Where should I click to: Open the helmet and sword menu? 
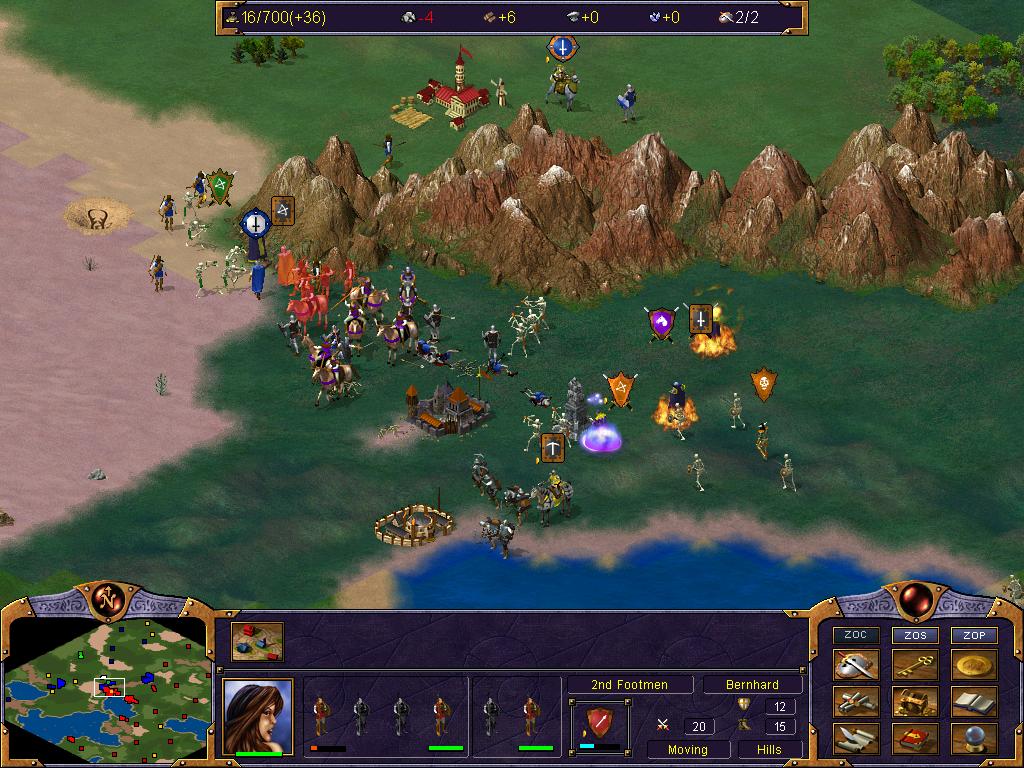click(x=856, y=665)
